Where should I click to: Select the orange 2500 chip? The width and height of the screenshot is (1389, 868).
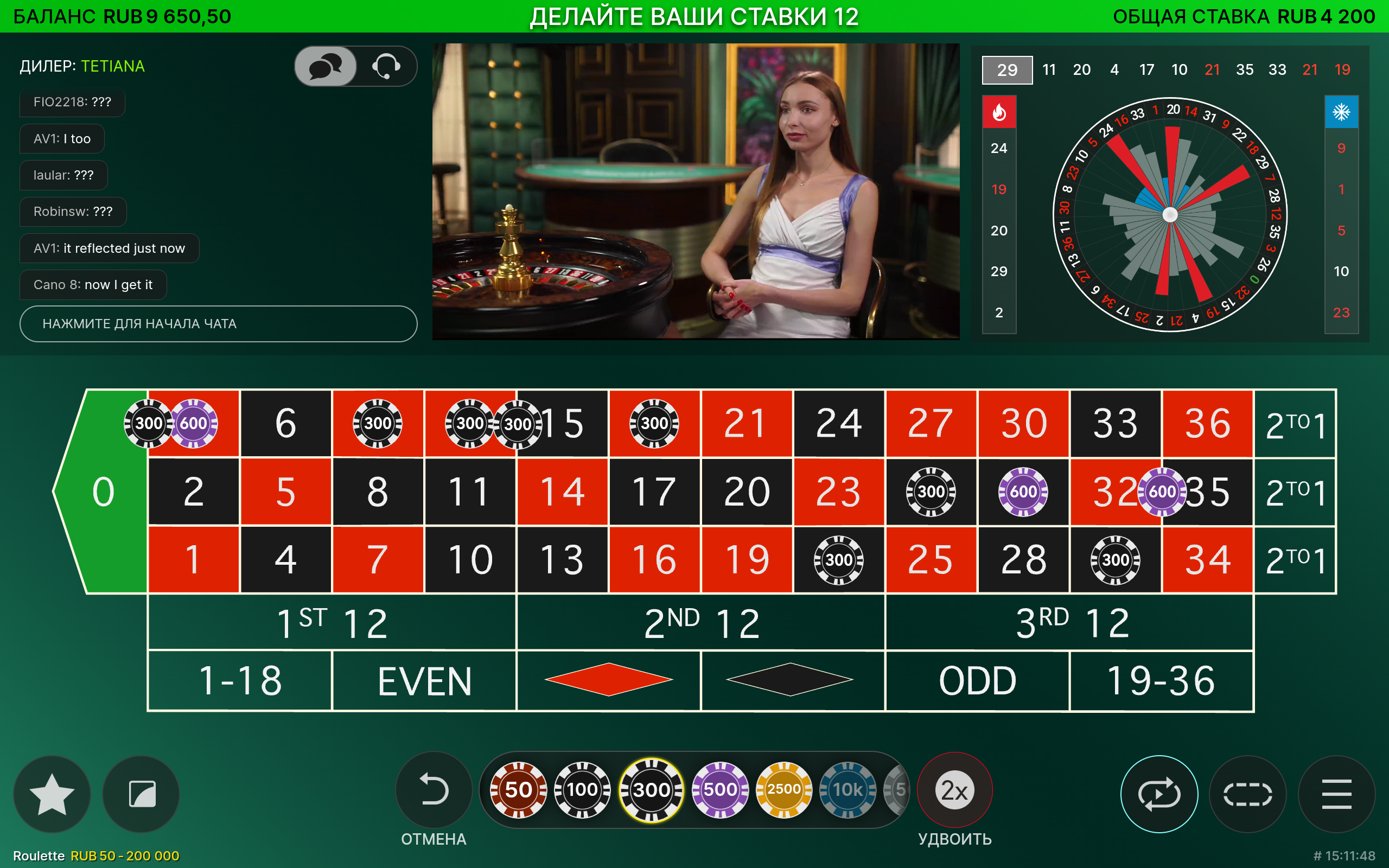pos(783,790)
